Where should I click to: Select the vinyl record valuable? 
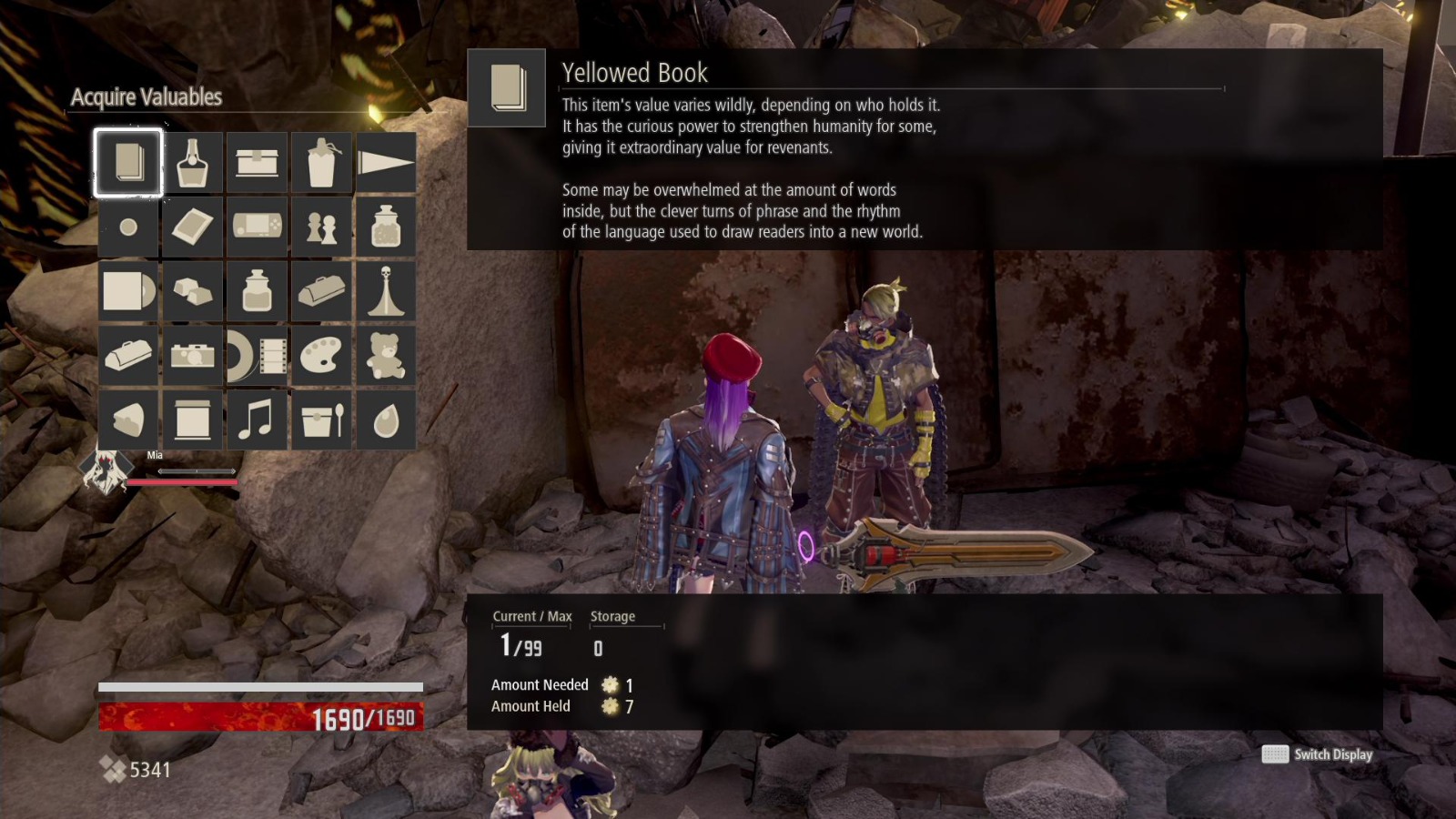coord(127,291)
